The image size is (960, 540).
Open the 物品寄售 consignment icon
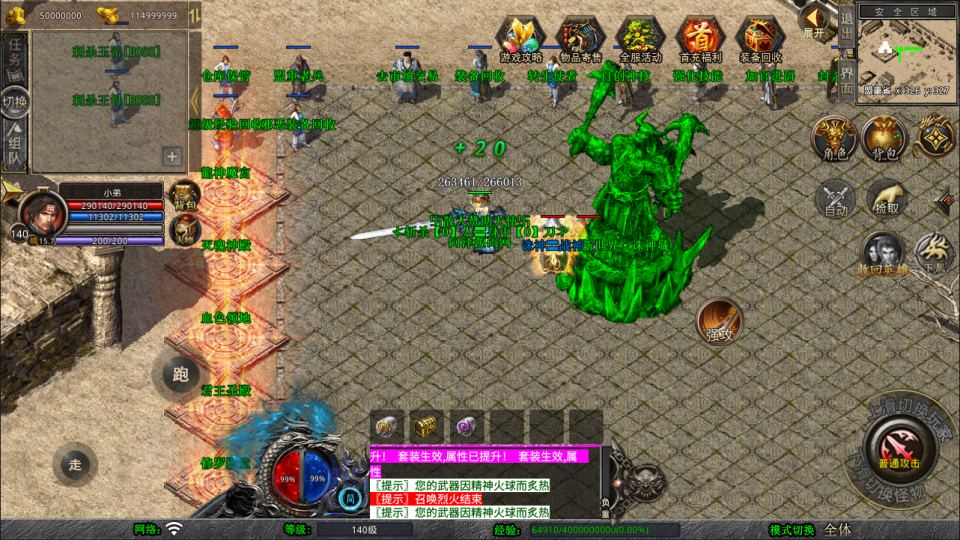[580, 39]
